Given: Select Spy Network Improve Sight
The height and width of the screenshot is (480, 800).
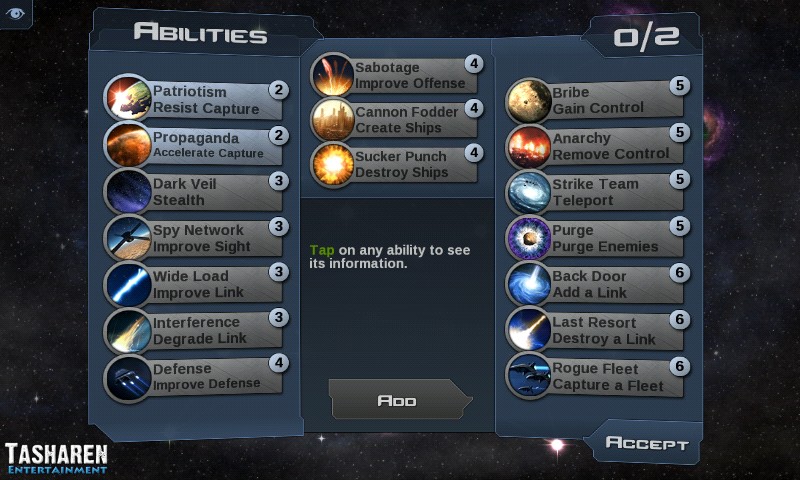Looking at the screenshot, I should click(x=200, y=238).
